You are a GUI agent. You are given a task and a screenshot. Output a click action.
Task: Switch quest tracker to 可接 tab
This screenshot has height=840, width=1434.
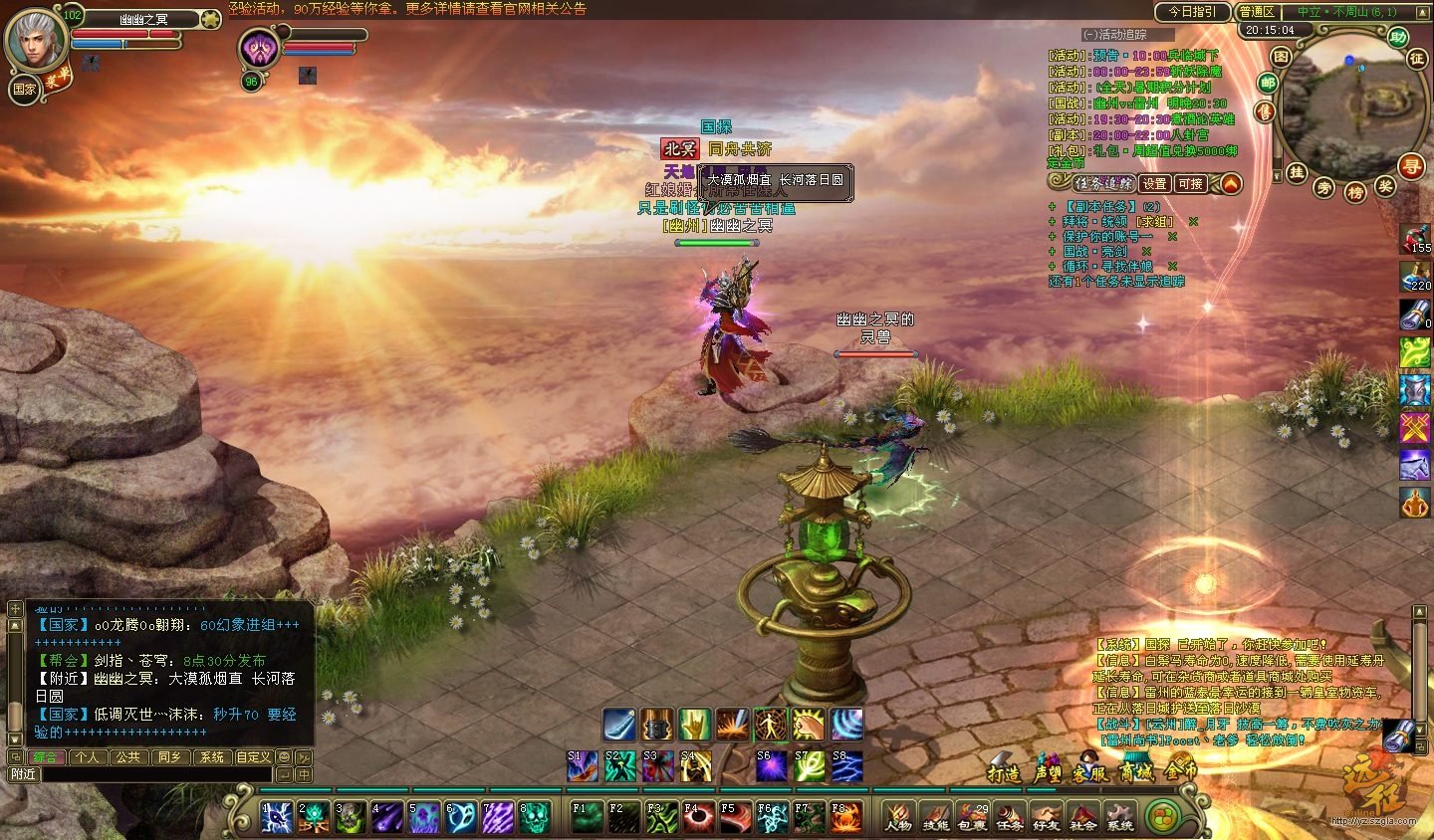(x=1190, y=184)
